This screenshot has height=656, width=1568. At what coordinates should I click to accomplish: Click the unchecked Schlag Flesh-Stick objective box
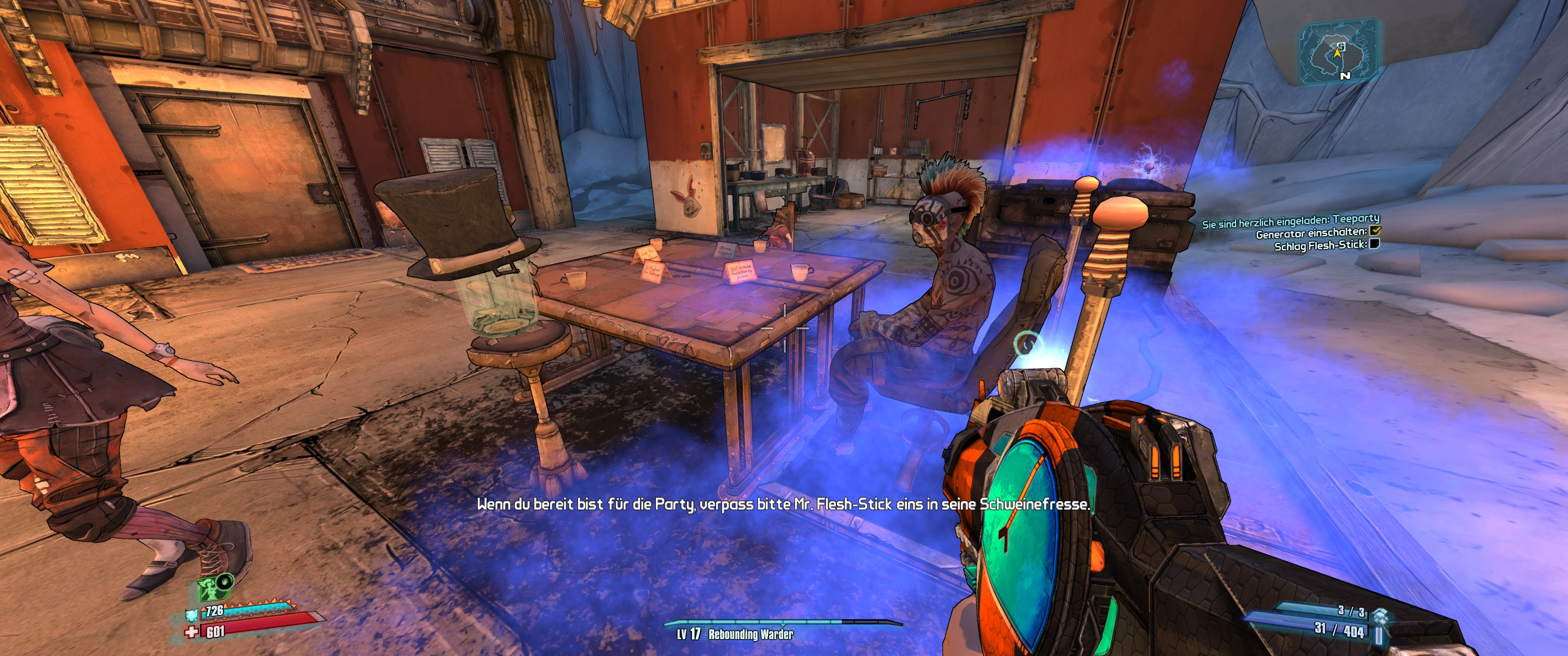[x=1374, y=244]
